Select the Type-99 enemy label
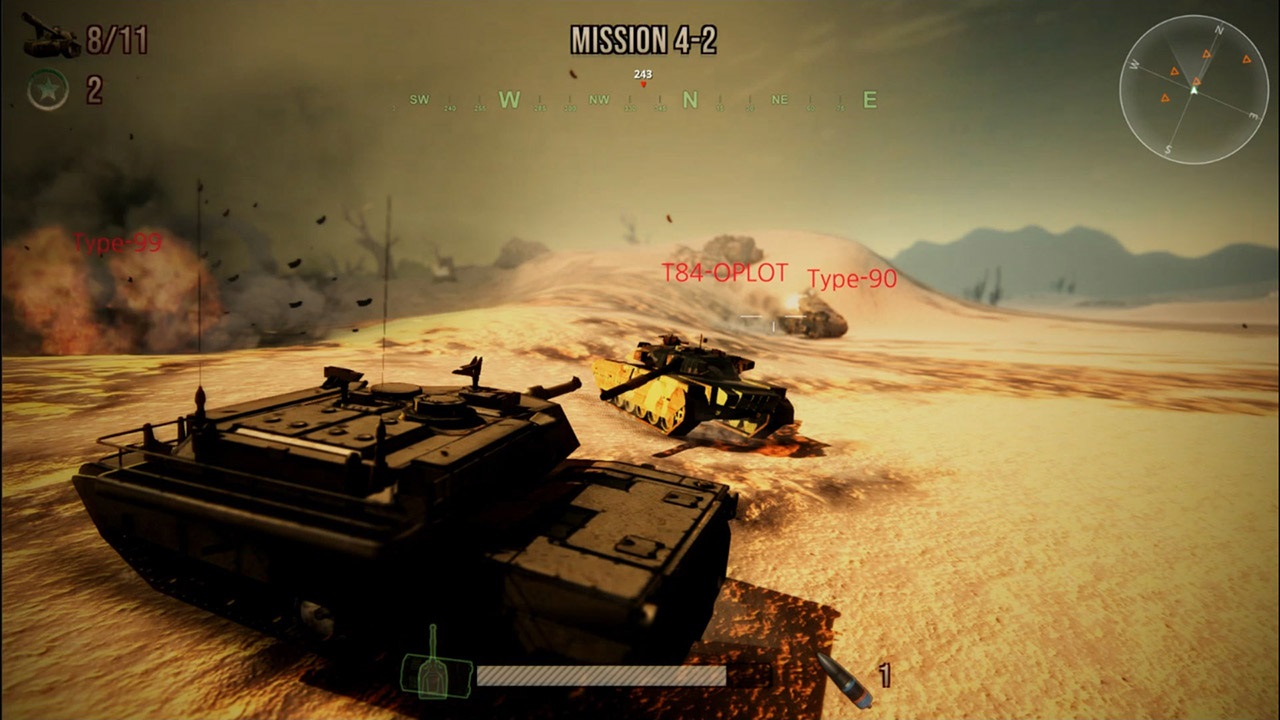Screen dimensions: 1280x720 coord(117,243)
